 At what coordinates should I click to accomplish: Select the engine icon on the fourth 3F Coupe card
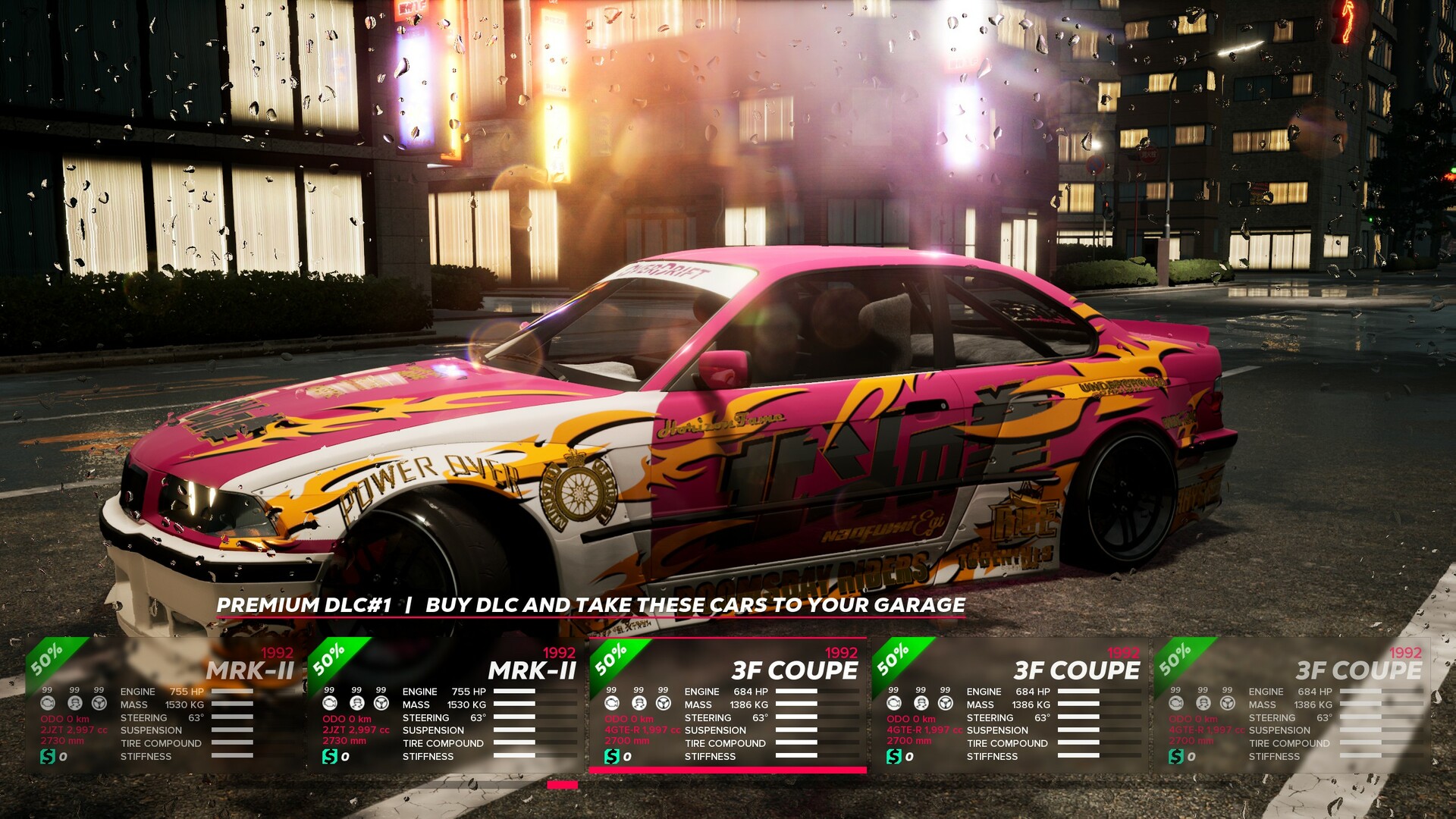(x=893, y=703)
